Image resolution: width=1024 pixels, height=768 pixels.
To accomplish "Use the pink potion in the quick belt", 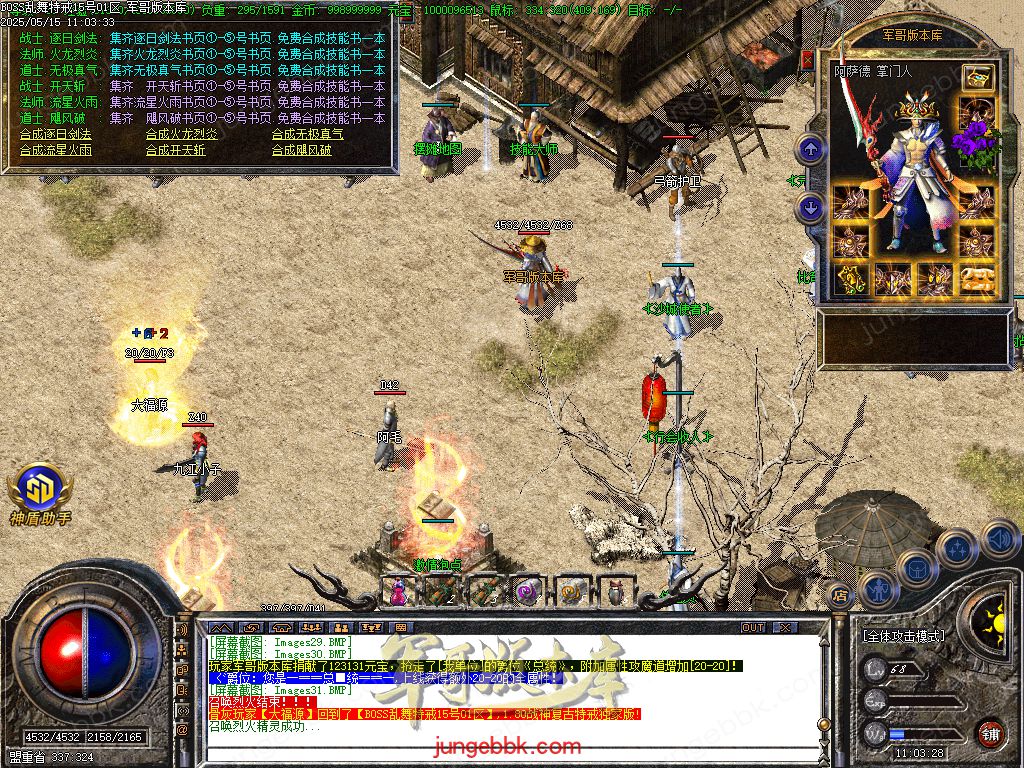I will click(399, 591).
